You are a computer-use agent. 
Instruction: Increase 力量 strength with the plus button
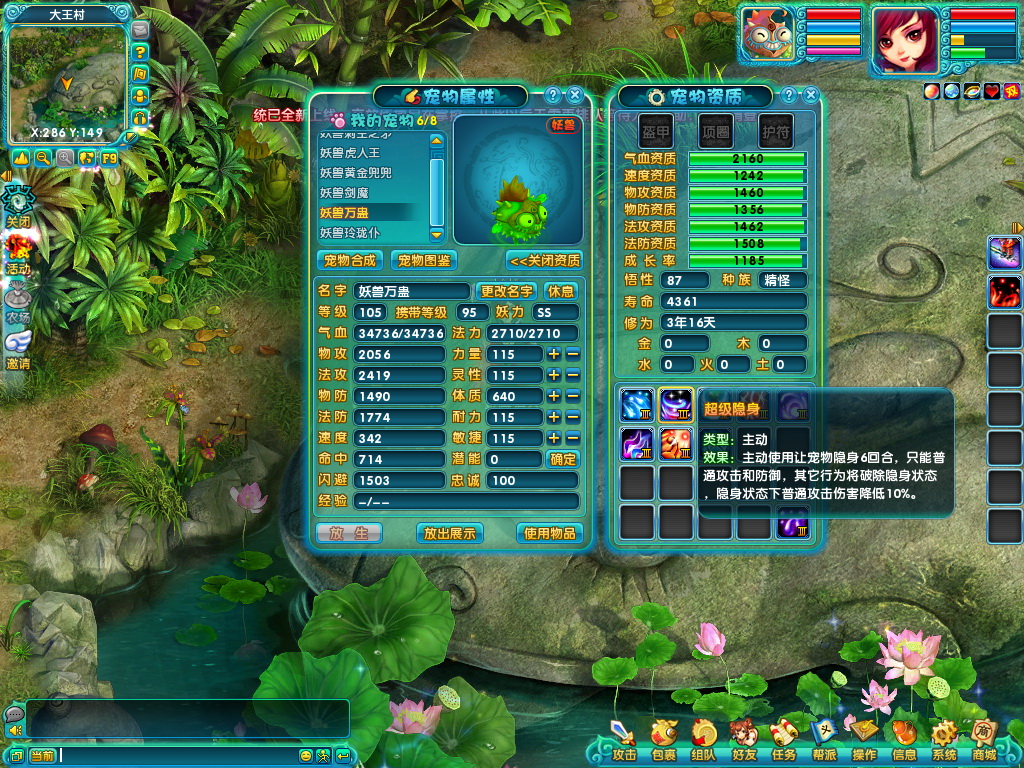tap(553, 354)
